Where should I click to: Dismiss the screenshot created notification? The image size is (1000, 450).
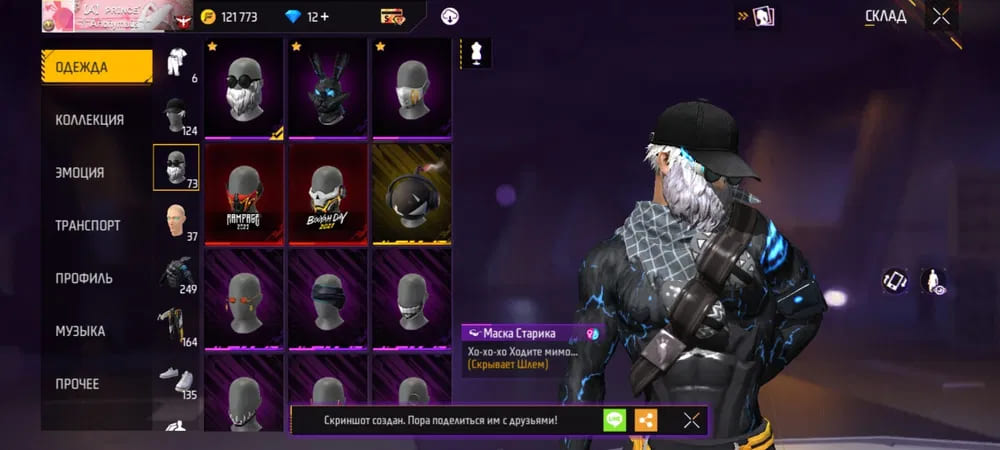691,420
